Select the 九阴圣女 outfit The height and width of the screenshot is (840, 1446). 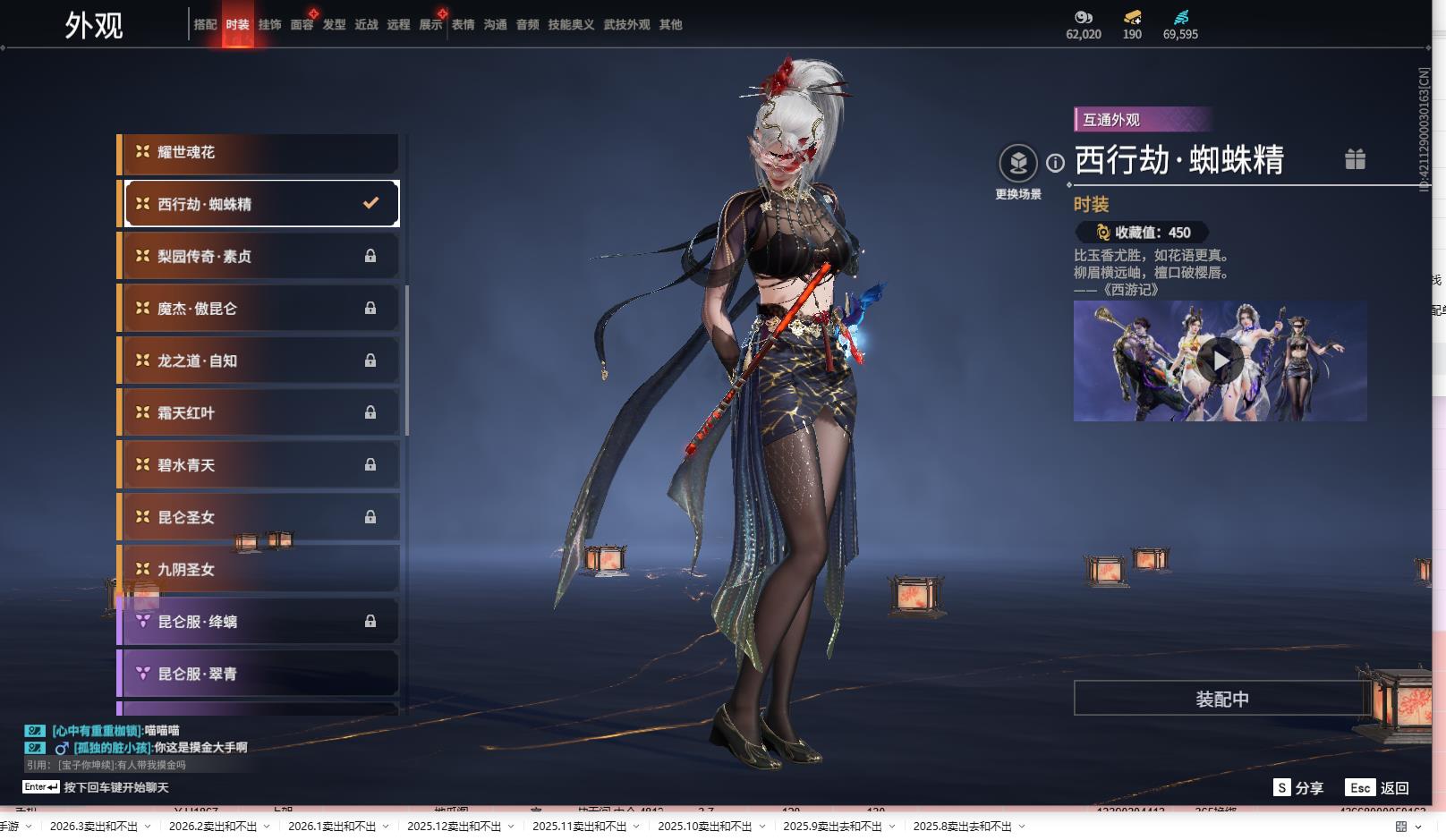coord(259,570)
